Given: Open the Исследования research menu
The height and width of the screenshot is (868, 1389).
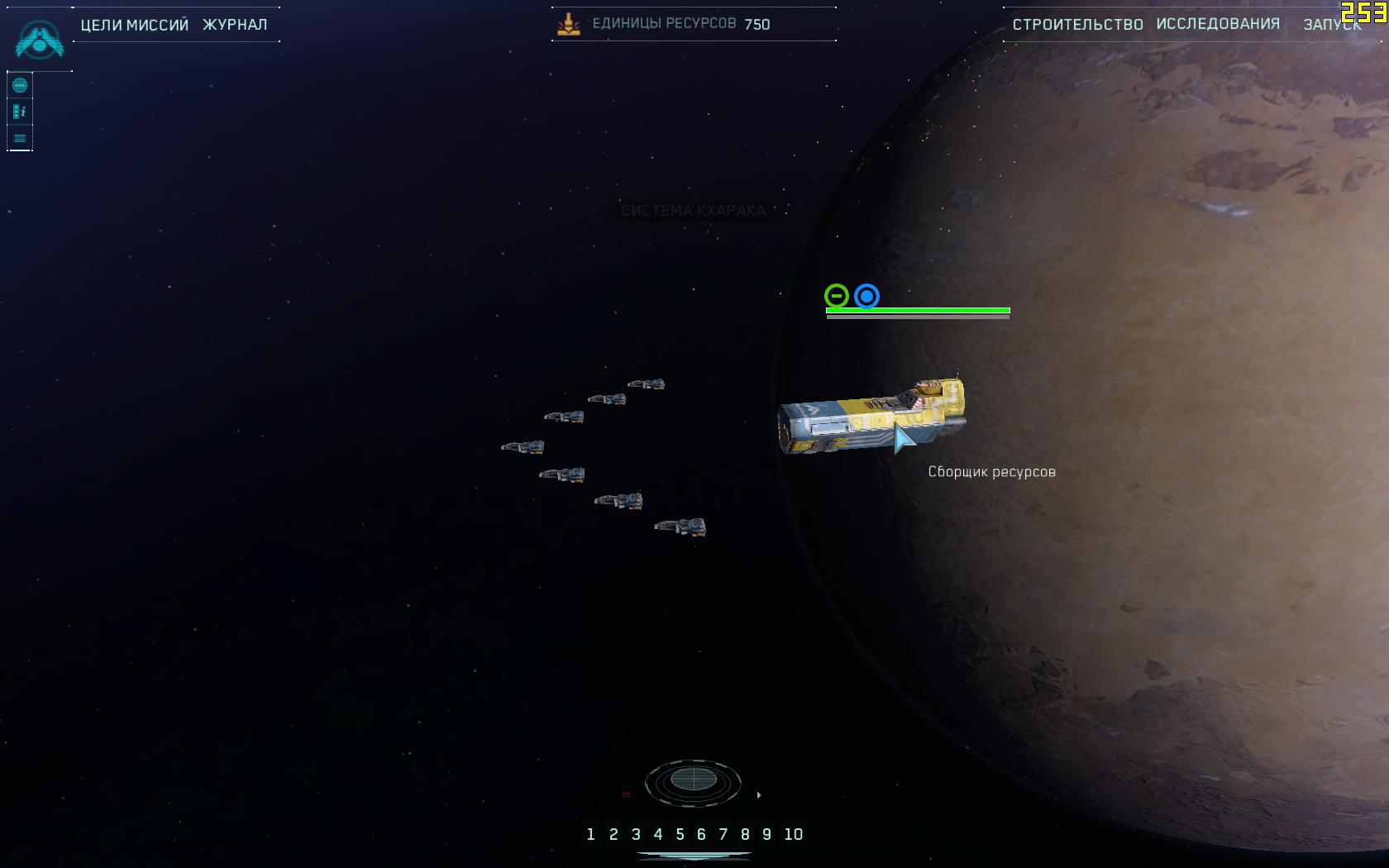Looking at the screenshot, I should point(1218,24).
